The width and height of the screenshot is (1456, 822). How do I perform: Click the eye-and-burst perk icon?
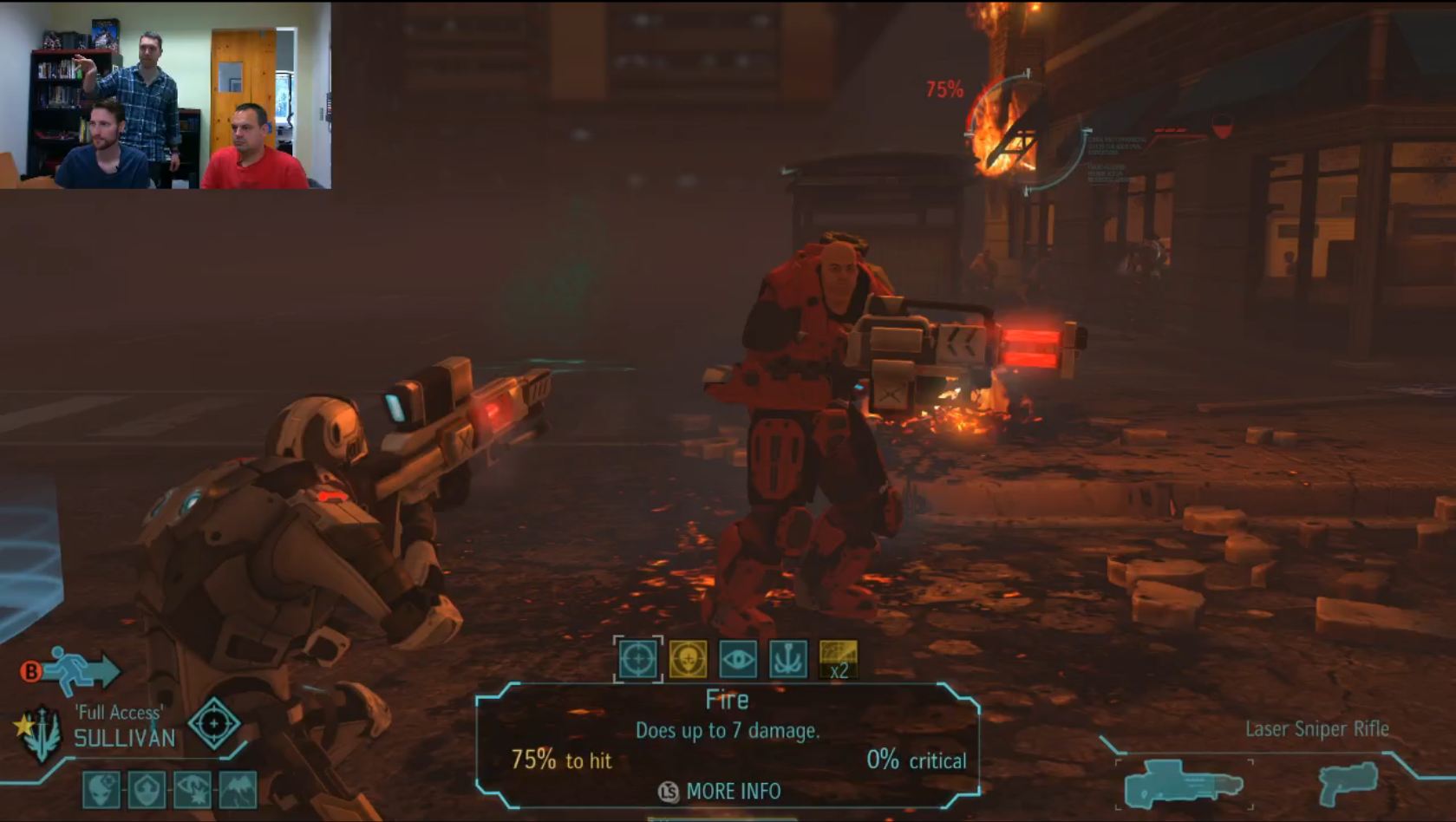(x=192, y=790)
